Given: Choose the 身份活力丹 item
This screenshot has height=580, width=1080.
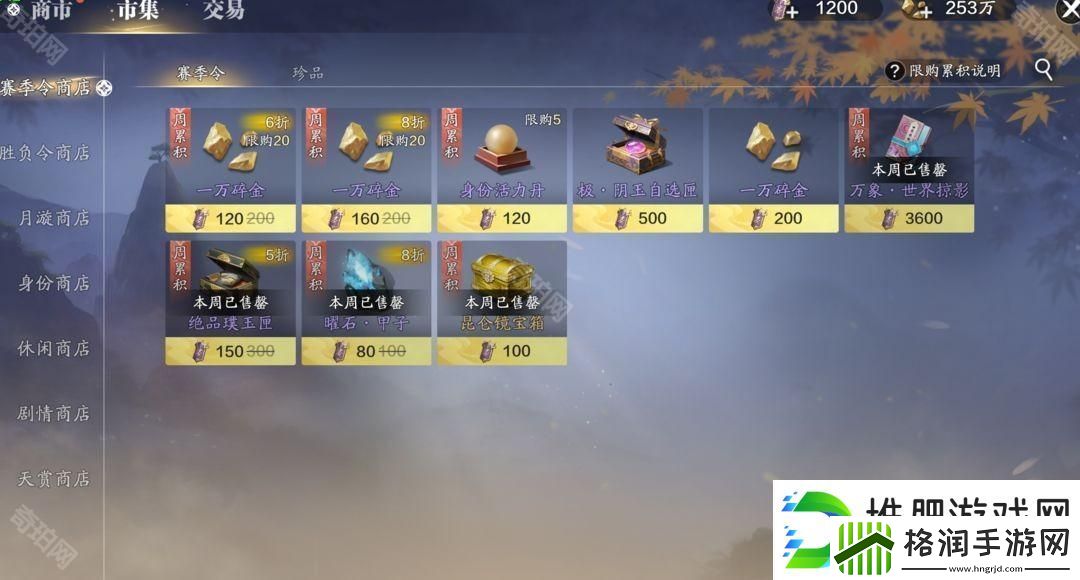Looking at the screenshot, I should point(502,170).
